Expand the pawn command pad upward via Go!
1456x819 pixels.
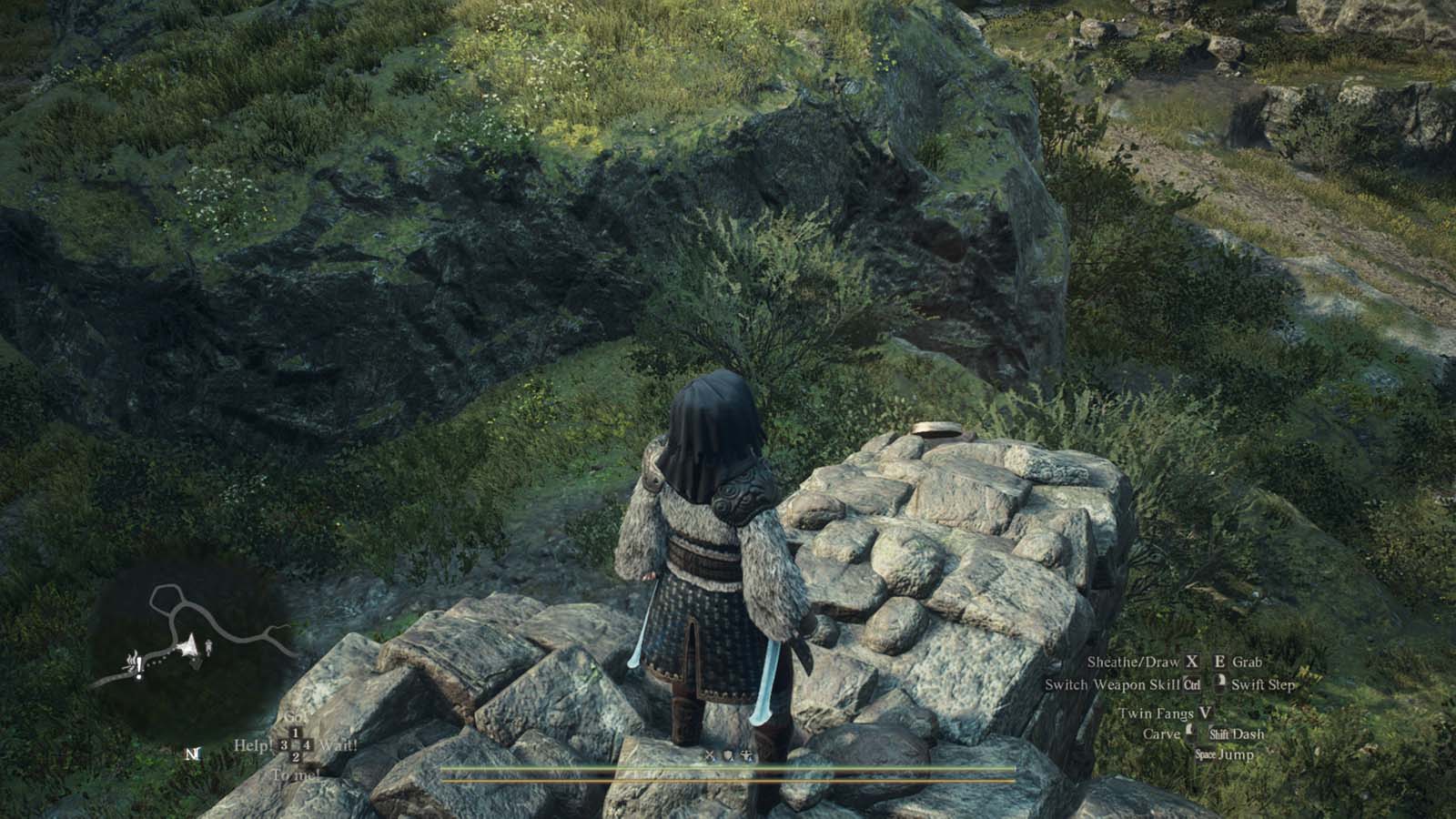296,718
